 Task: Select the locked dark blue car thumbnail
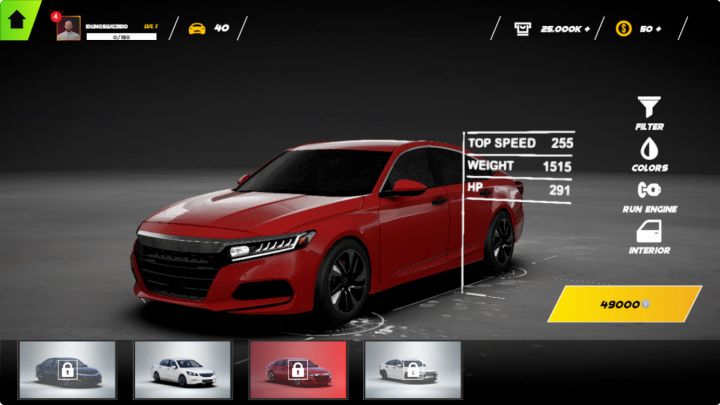point(67,370)
